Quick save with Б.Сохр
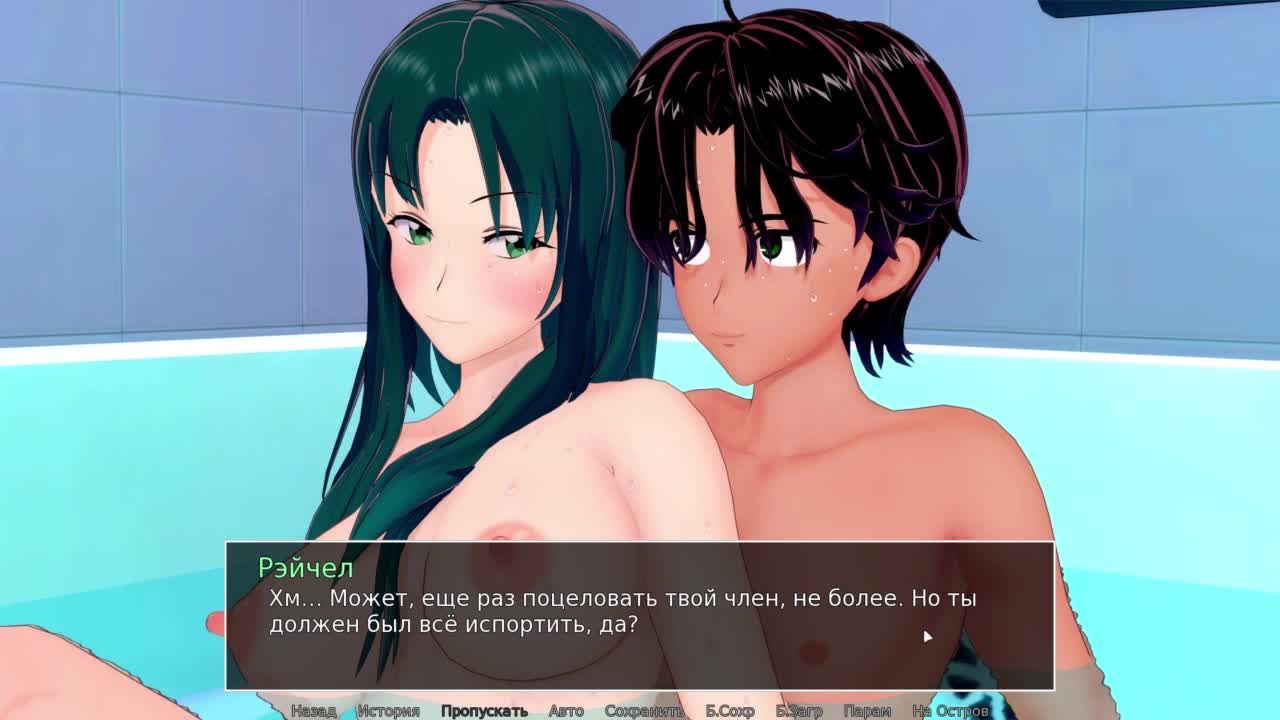Screen dimensions: 1280x720 tap(730, 711)
